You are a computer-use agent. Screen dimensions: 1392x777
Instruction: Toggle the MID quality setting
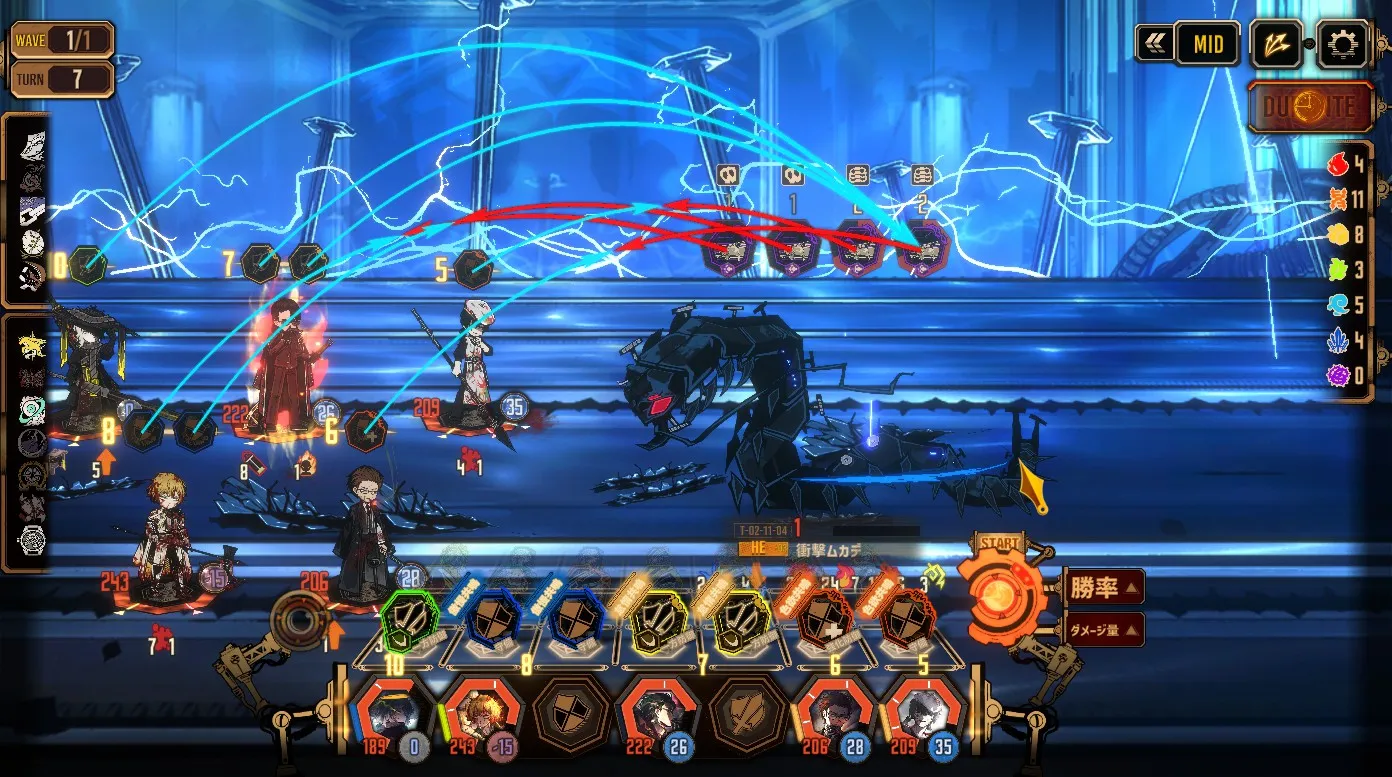1207,46
